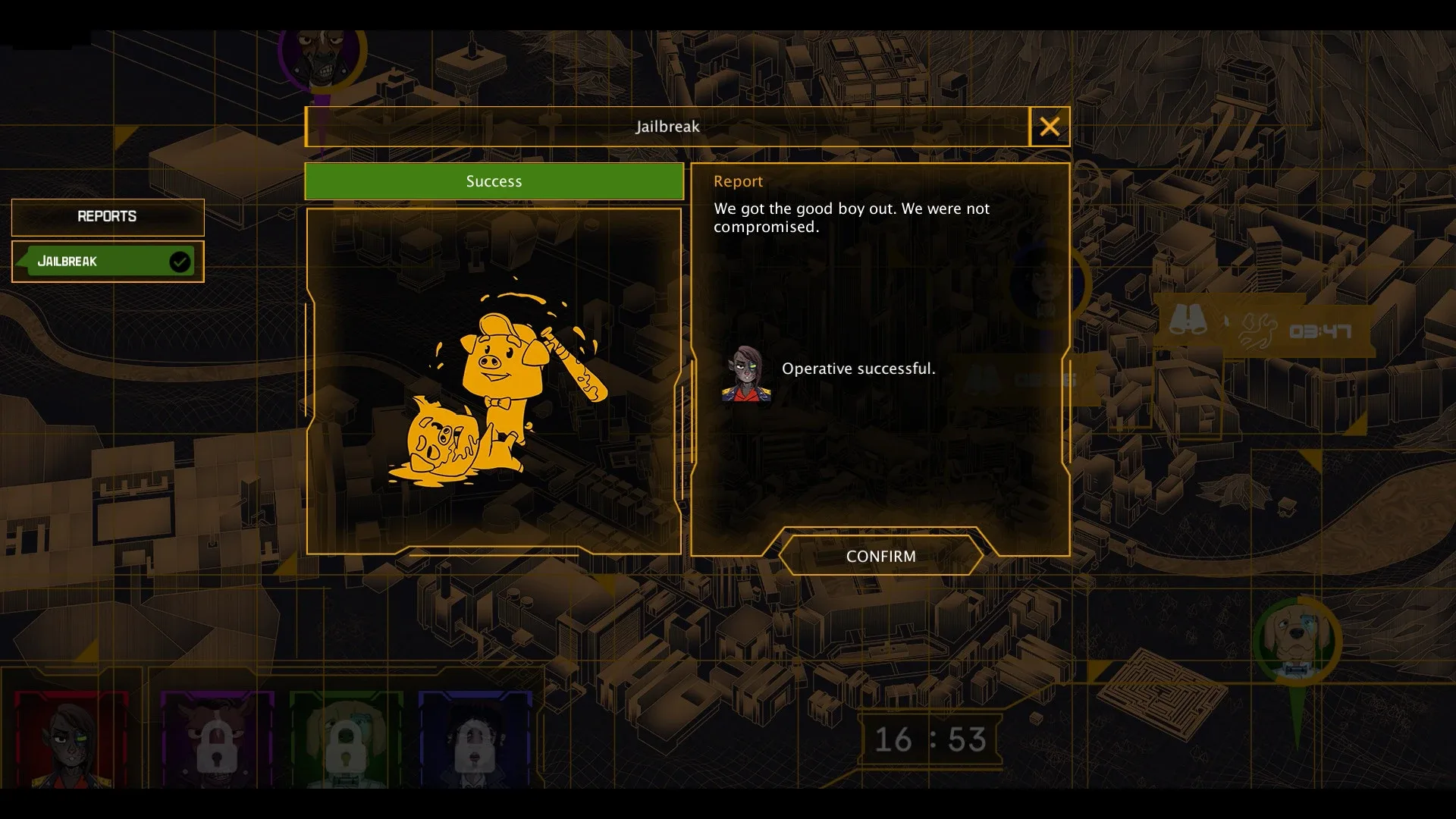Image resolution: width=1456 pixels, height=819 pixels.
Task: Open the binoculars mission marker
Action: click(x=1188, y=321)
